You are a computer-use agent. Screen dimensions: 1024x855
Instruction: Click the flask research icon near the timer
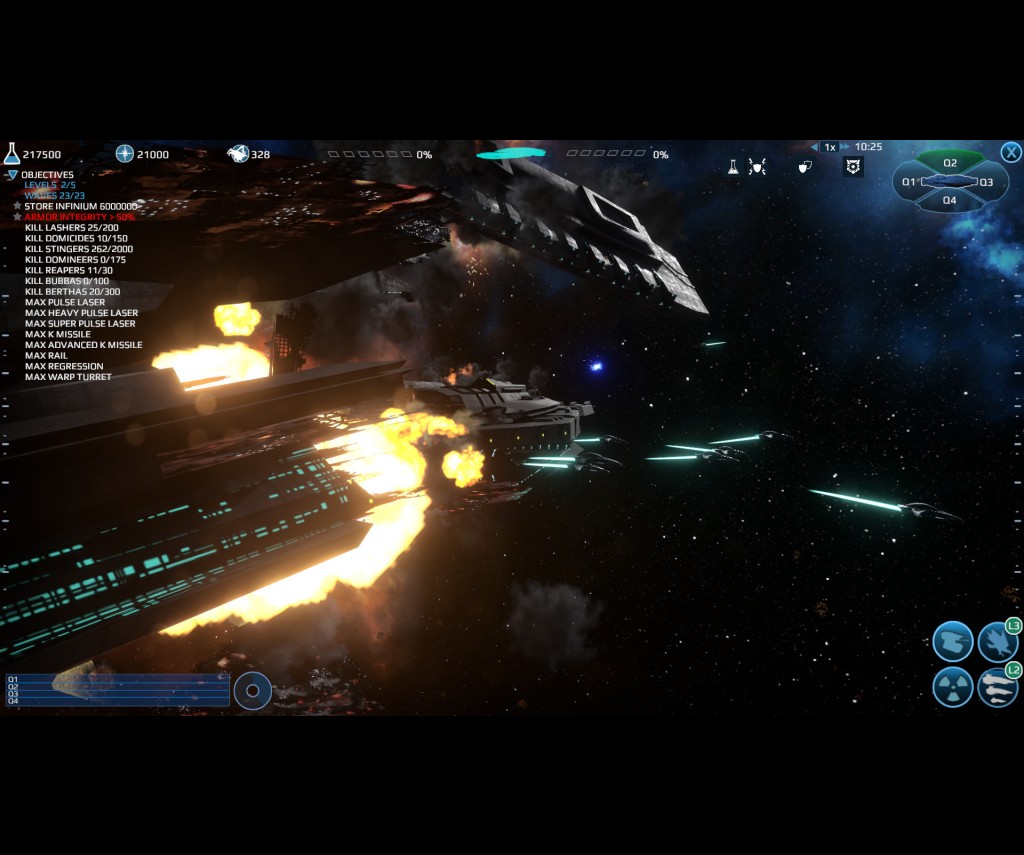(733, 167)
